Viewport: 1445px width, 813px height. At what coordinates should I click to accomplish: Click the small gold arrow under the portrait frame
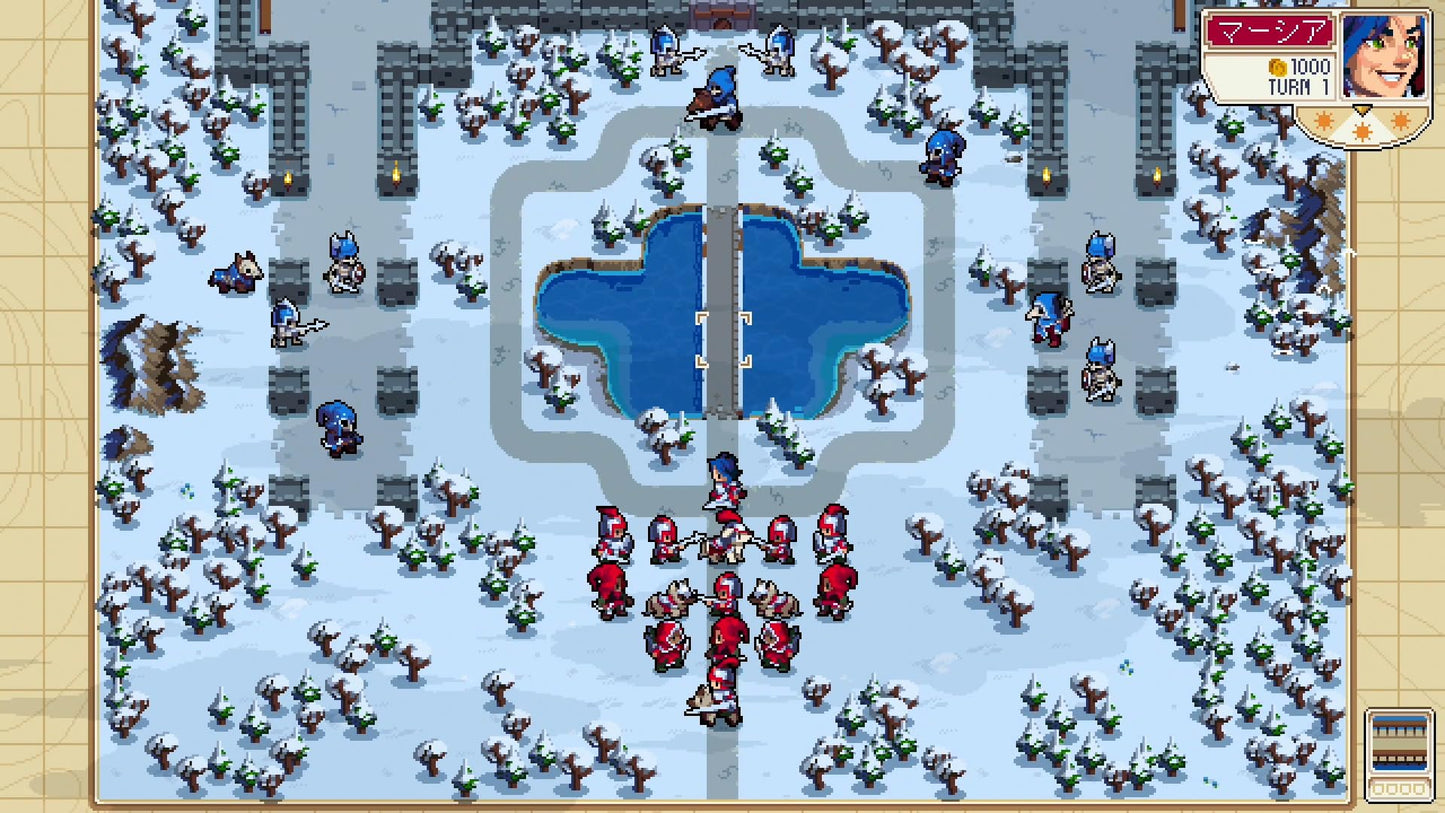pos(1363,108)
